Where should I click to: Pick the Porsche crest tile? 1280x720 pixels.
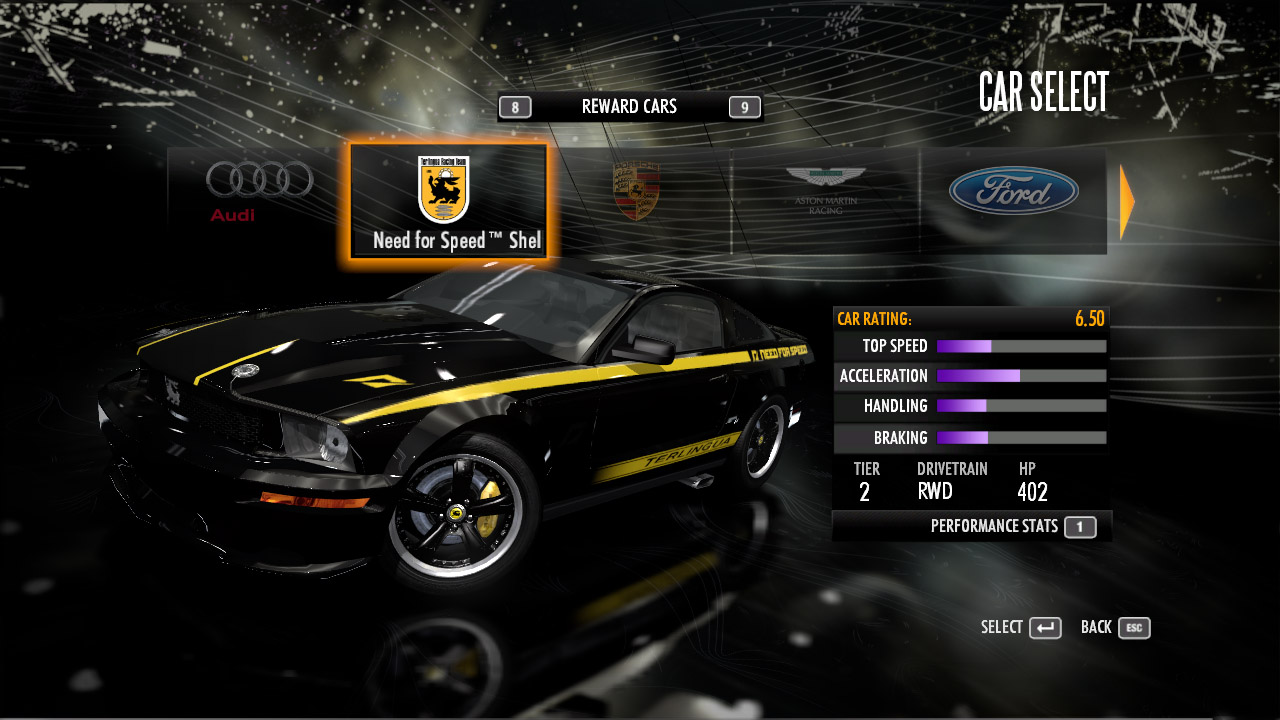(636, 192)
